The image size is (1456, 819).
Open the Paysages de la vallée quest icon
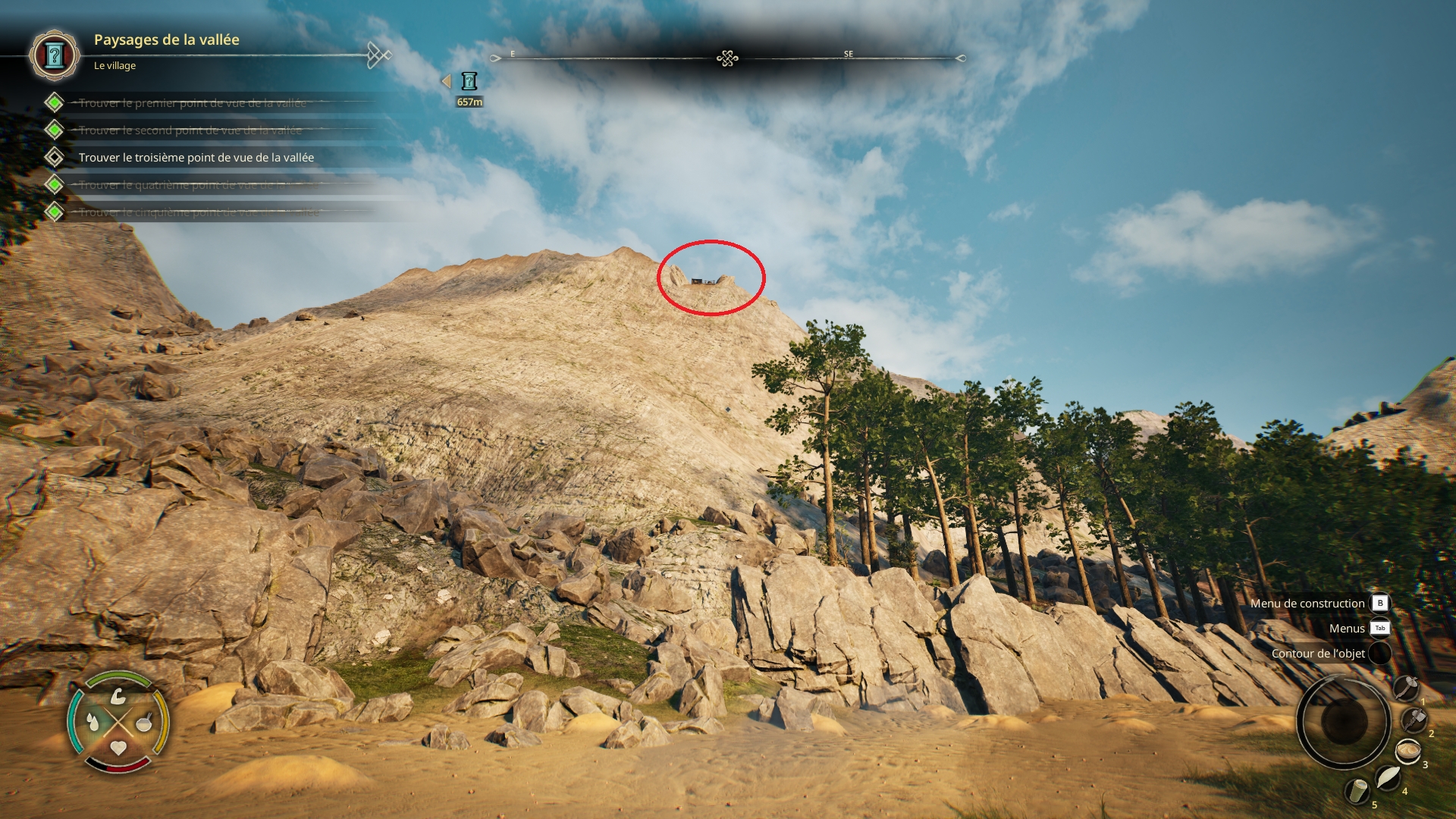(x=54, y=55)
